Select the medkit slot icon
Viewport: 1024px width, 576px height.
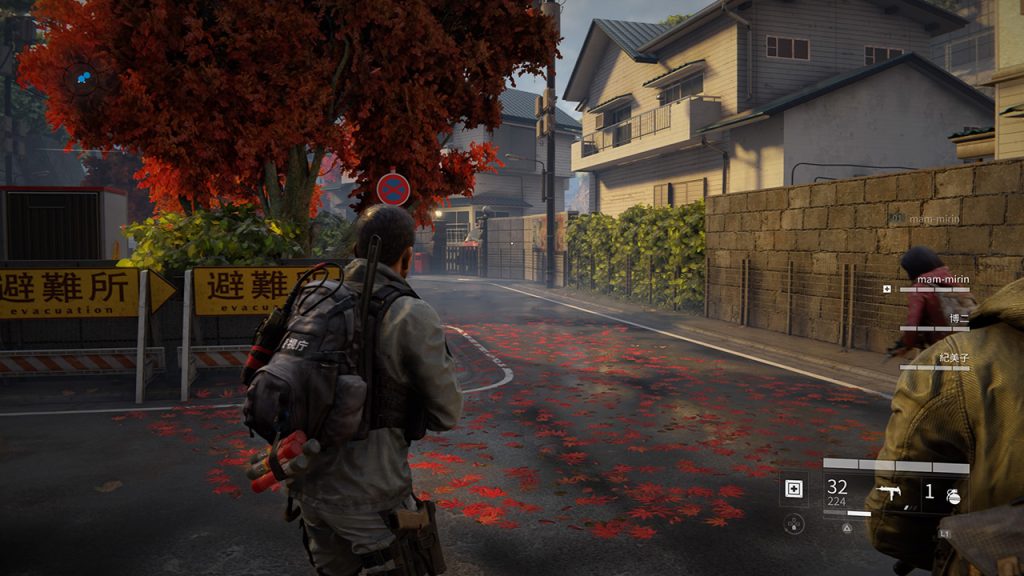[794, 489]
